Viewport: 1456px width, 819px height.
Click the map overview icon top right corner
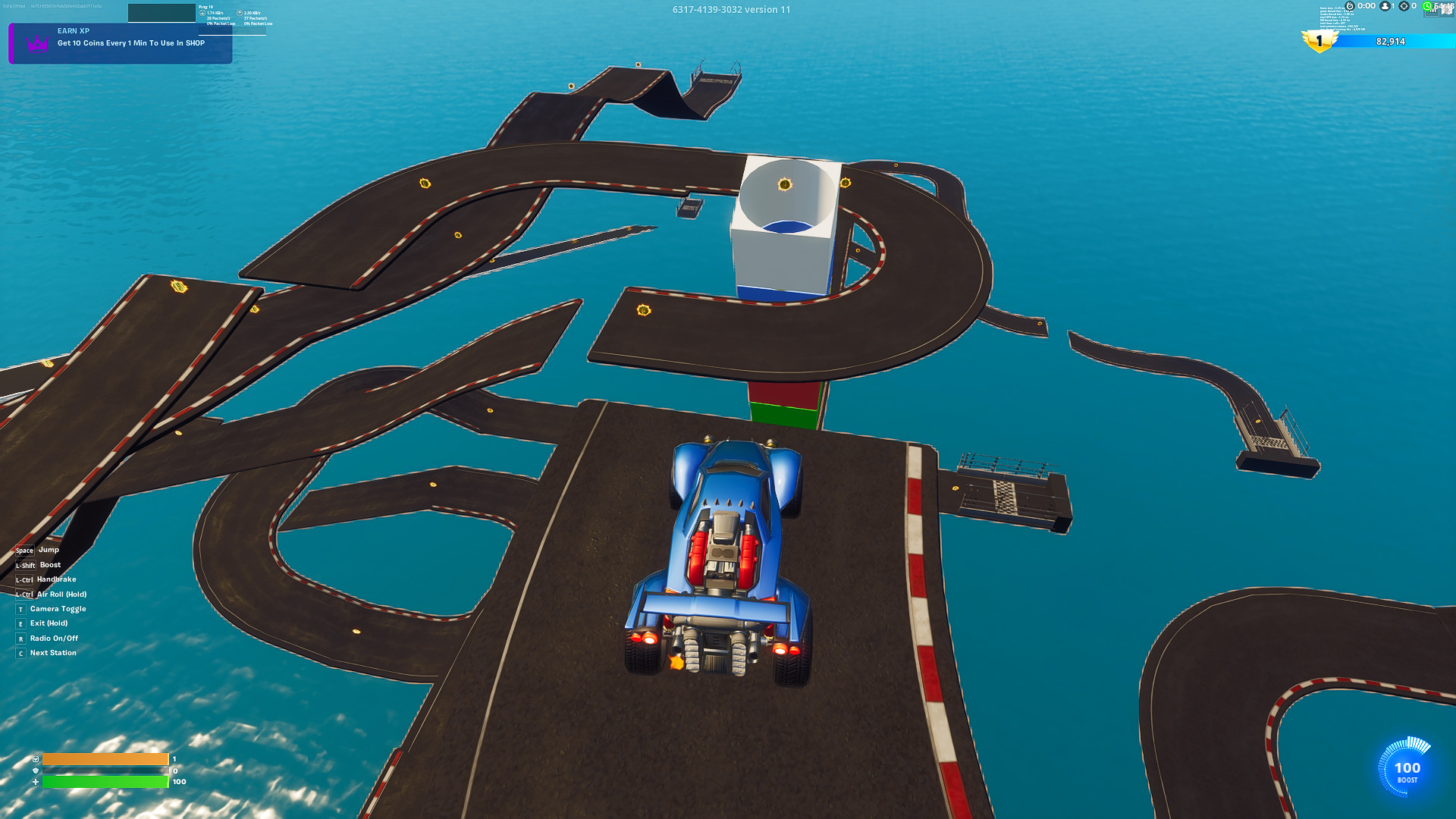pos(1448,8)
